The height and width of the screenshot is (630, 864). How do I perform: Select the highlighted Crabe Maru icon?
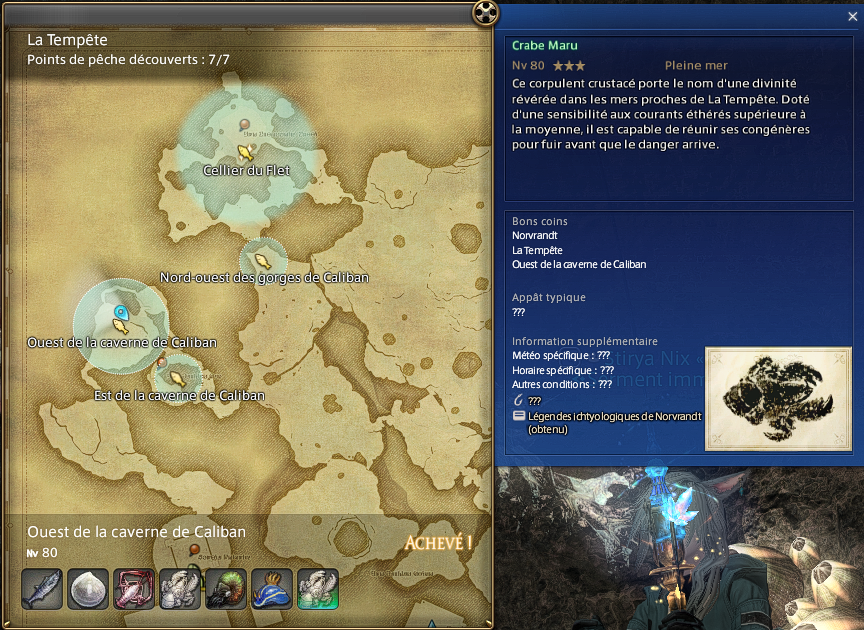point(318,589)
